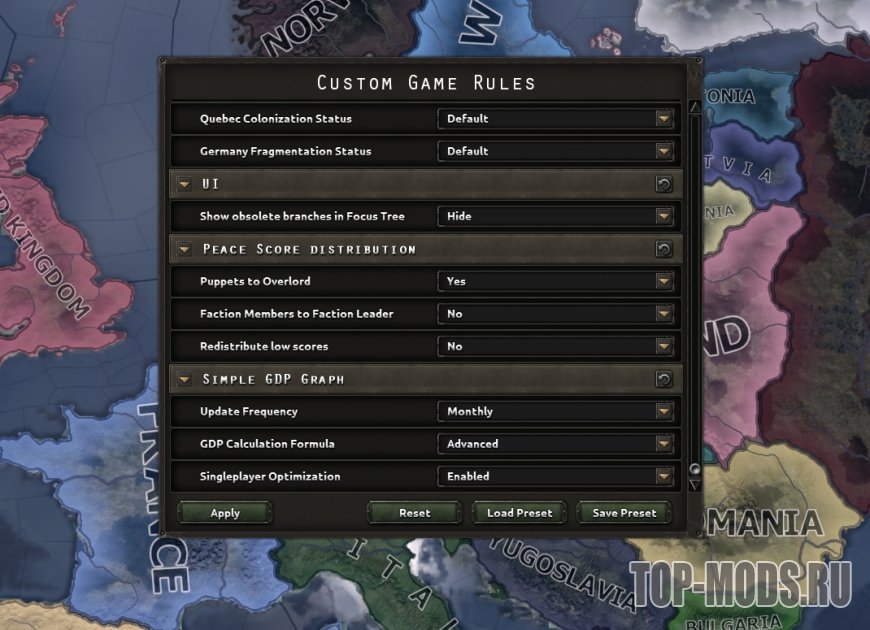Change Faction Members to Faction Leader setting
Screen dimensions: 870x630
pyautogui.click(x=555, y=314)
